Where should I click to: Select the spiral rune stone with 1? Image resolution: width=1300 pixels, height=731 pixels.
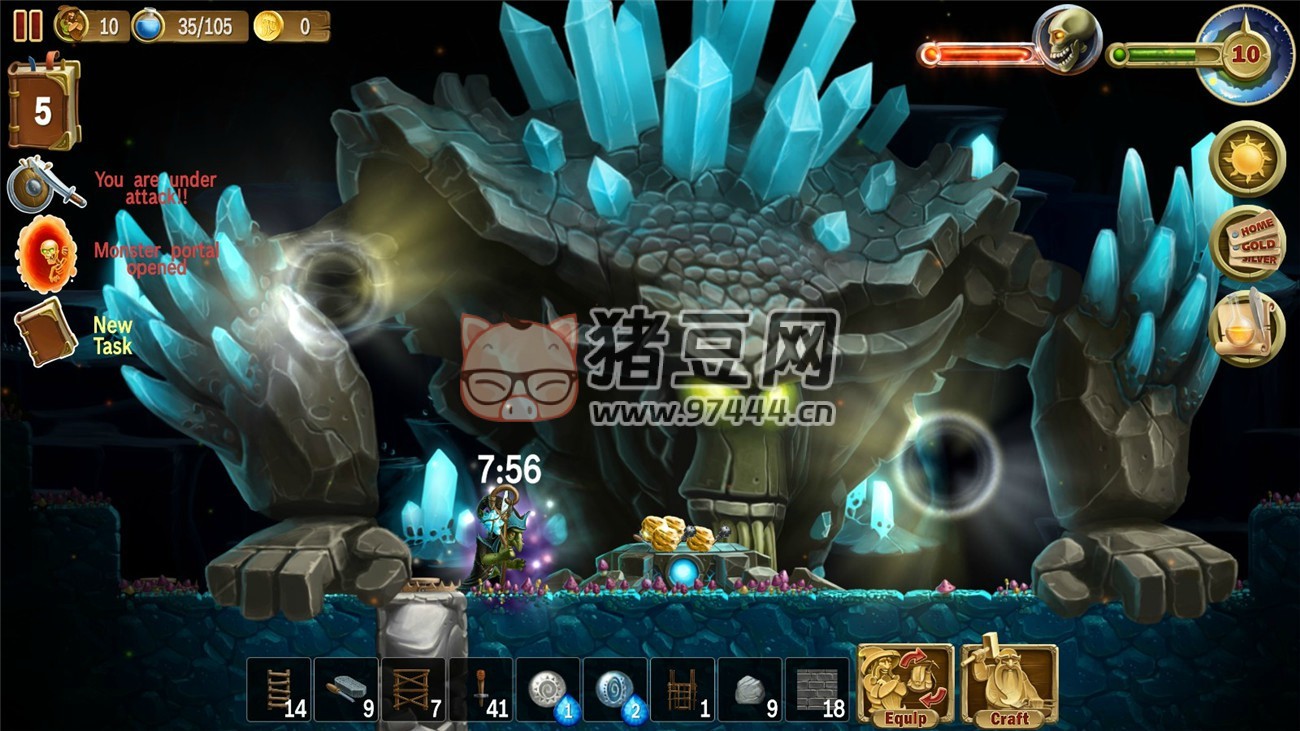click(548, 689)
